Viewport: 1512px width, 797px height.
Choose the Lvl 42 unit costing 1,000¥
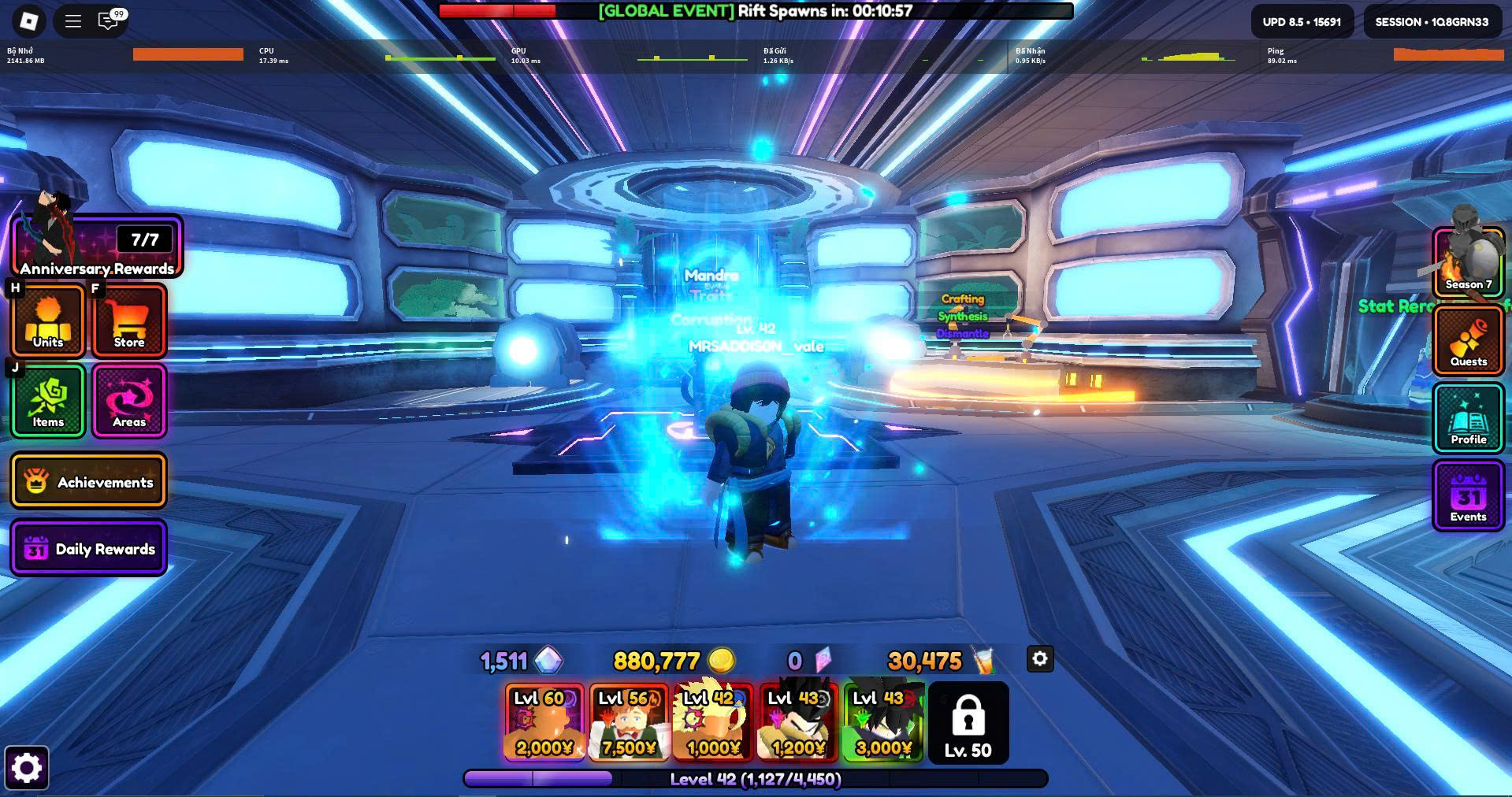coord(713,722)
